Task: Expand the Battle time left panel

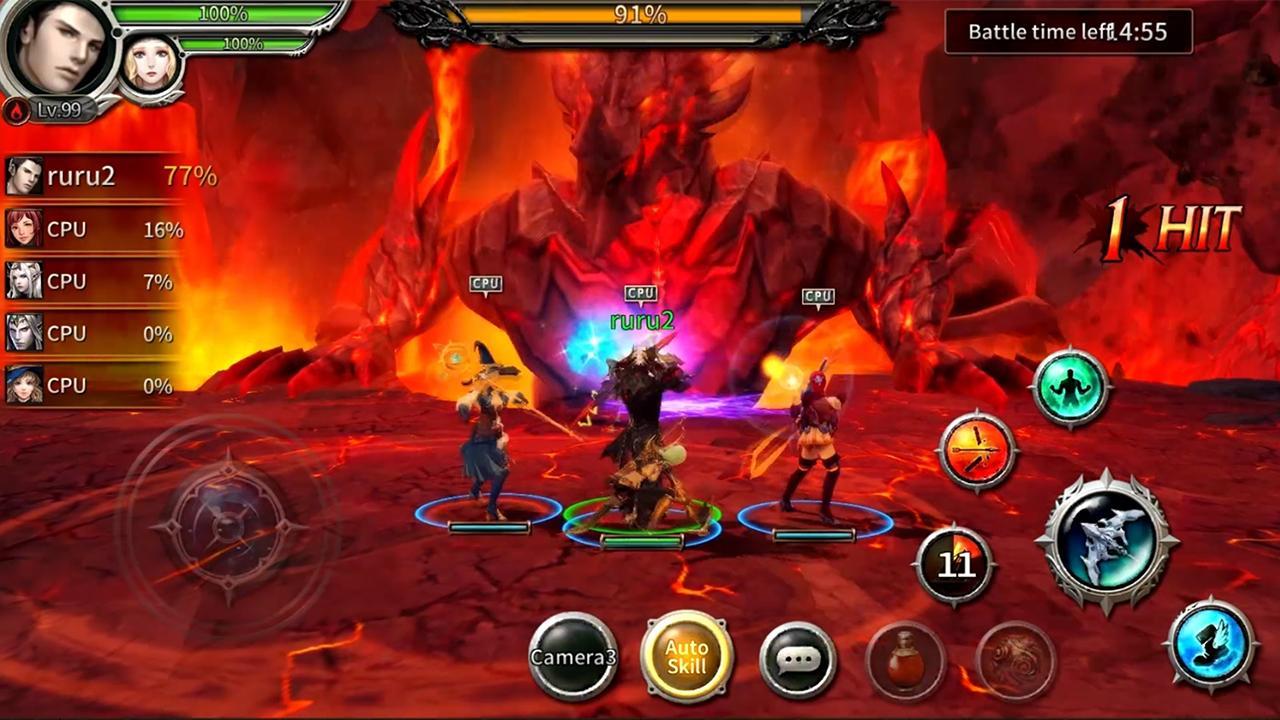Action: (1067, 31)
